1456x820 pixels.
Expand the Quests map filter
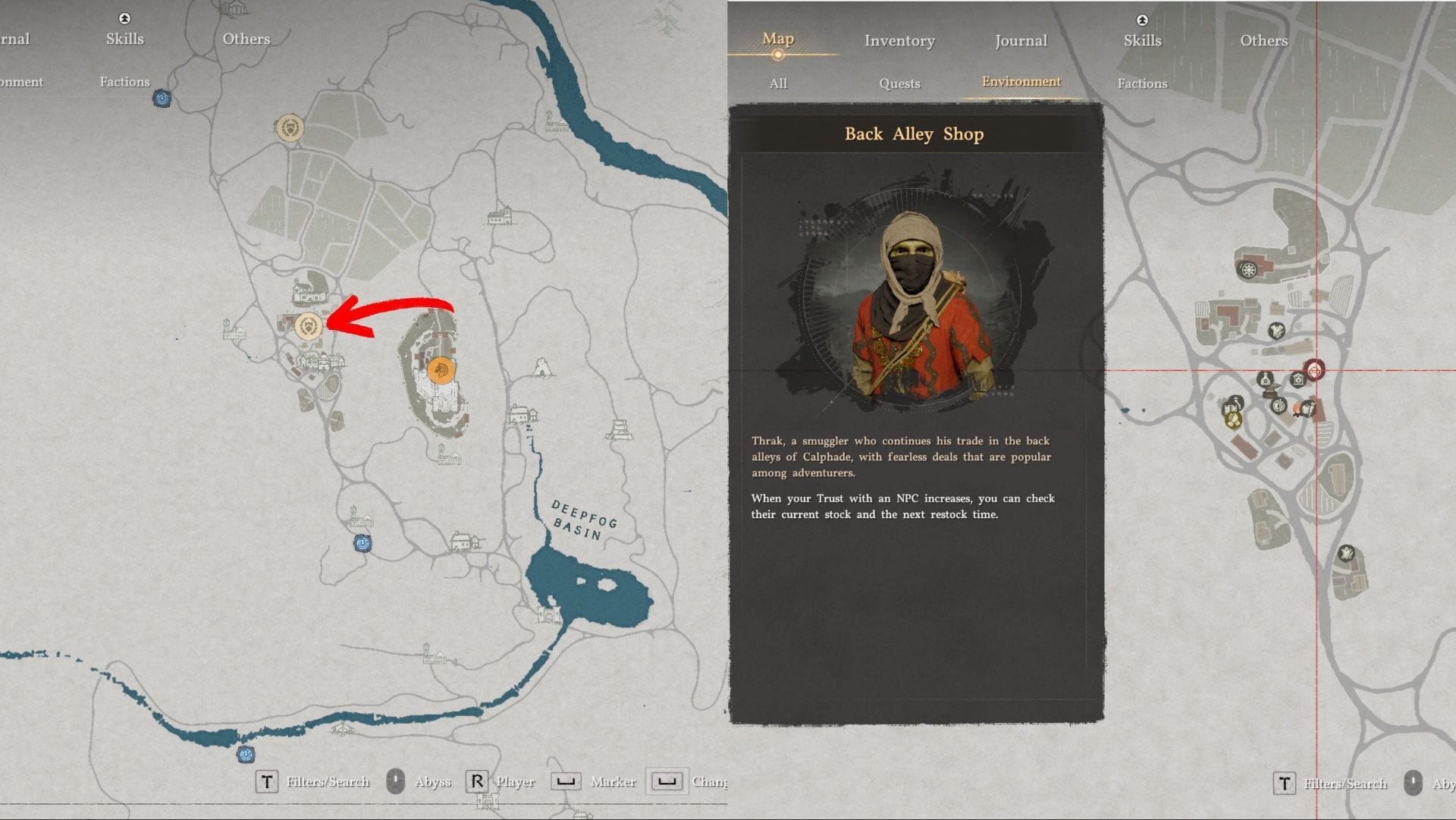point(899,83)
